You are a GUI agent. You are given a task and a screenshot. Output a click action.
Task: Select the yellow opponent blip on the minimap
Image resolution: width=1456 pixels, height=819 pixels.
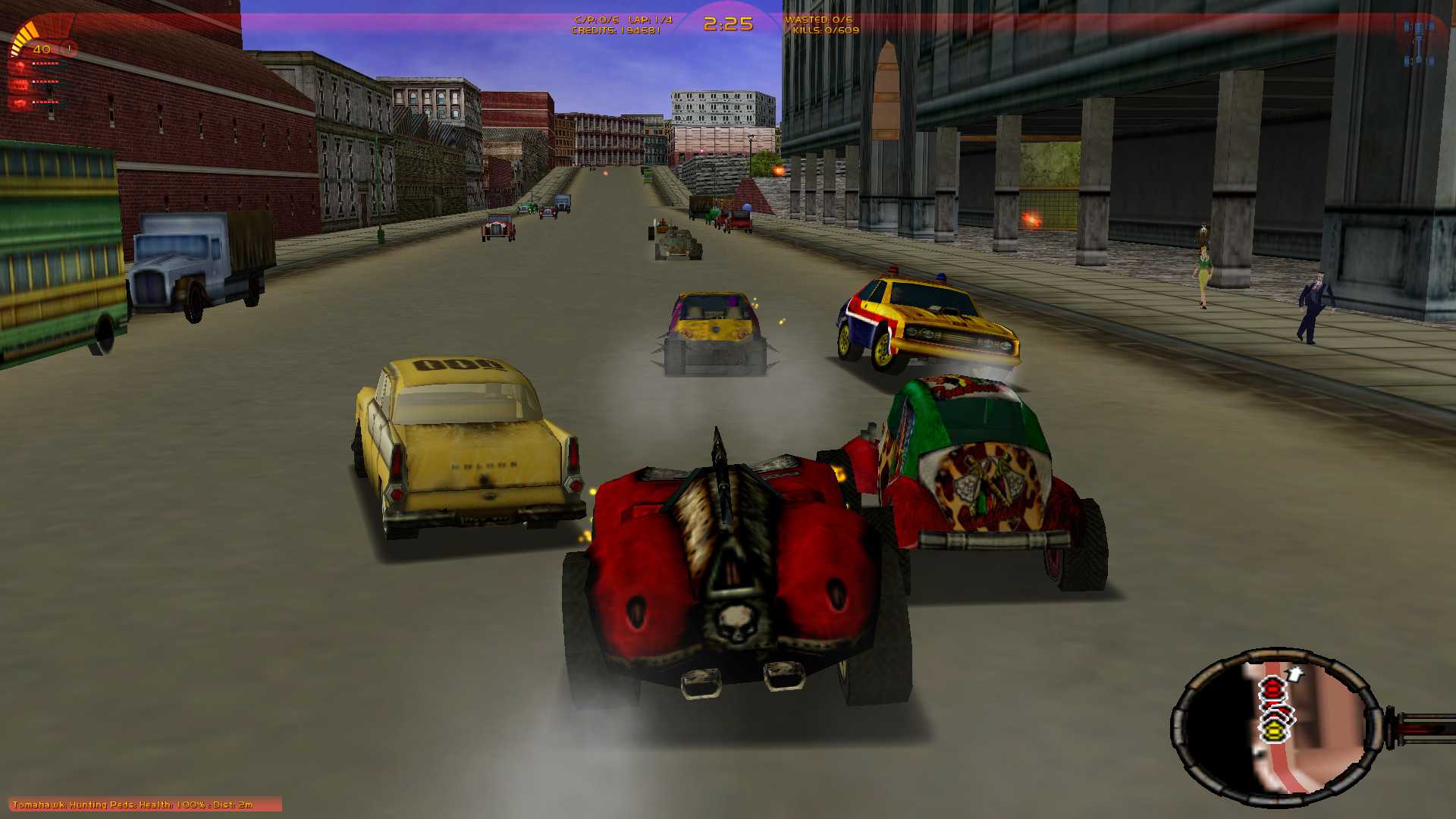pyautogui.click(x=1274, y=732)
